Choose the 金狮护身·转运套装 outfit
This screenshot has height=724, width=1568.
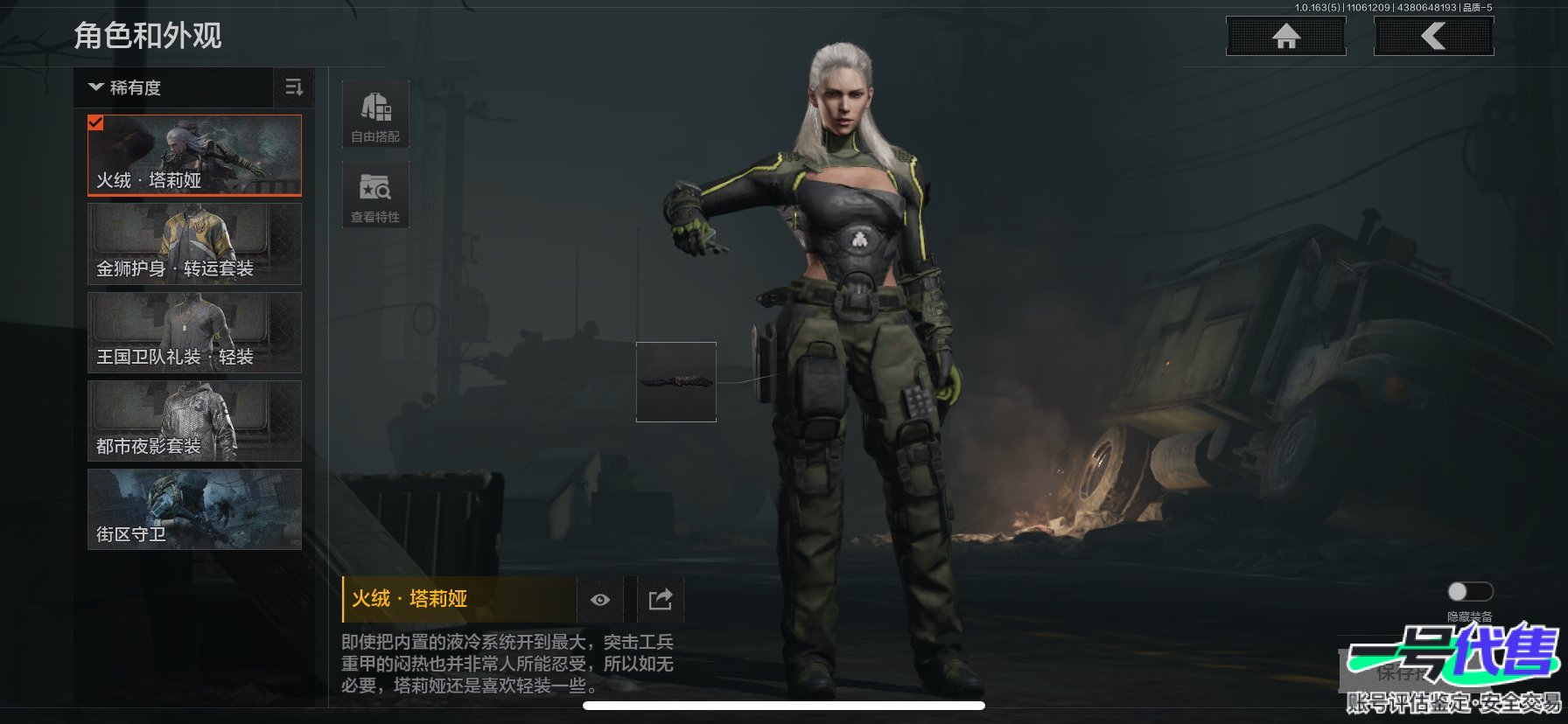(x=194, y=244)
